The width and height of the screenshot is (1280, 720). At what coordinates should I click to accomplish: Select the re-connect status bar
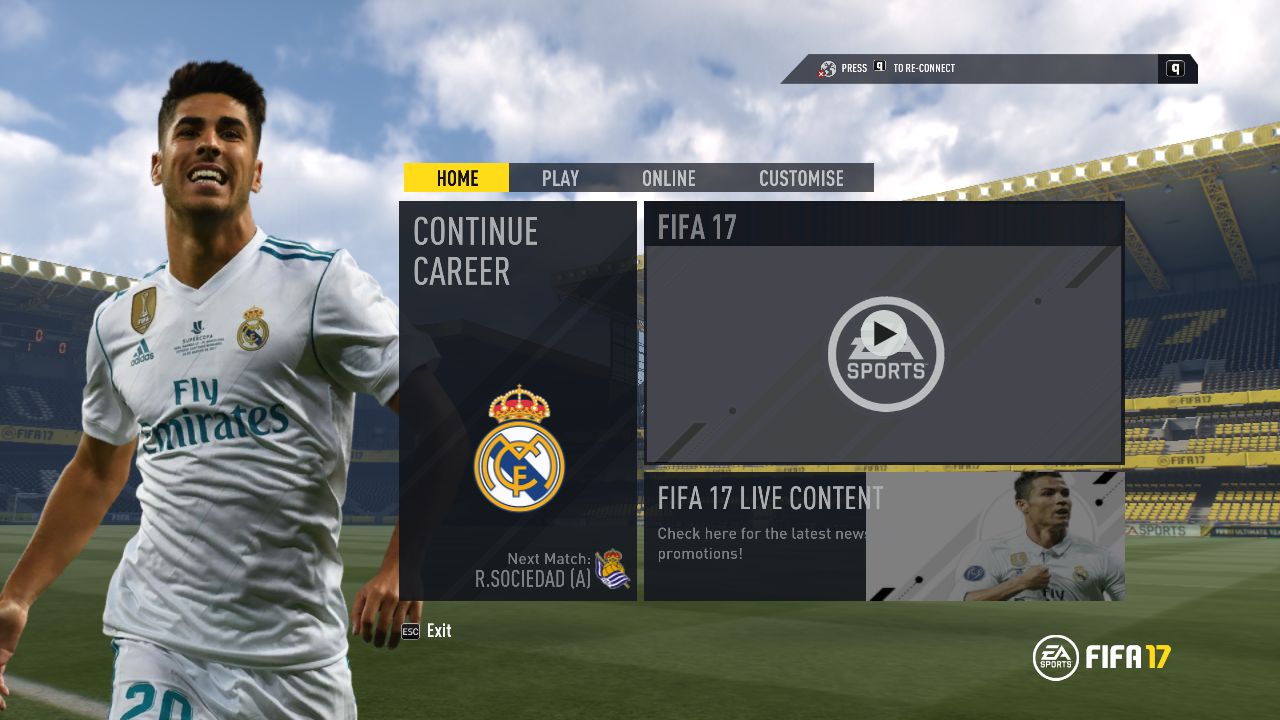point(988,69)
